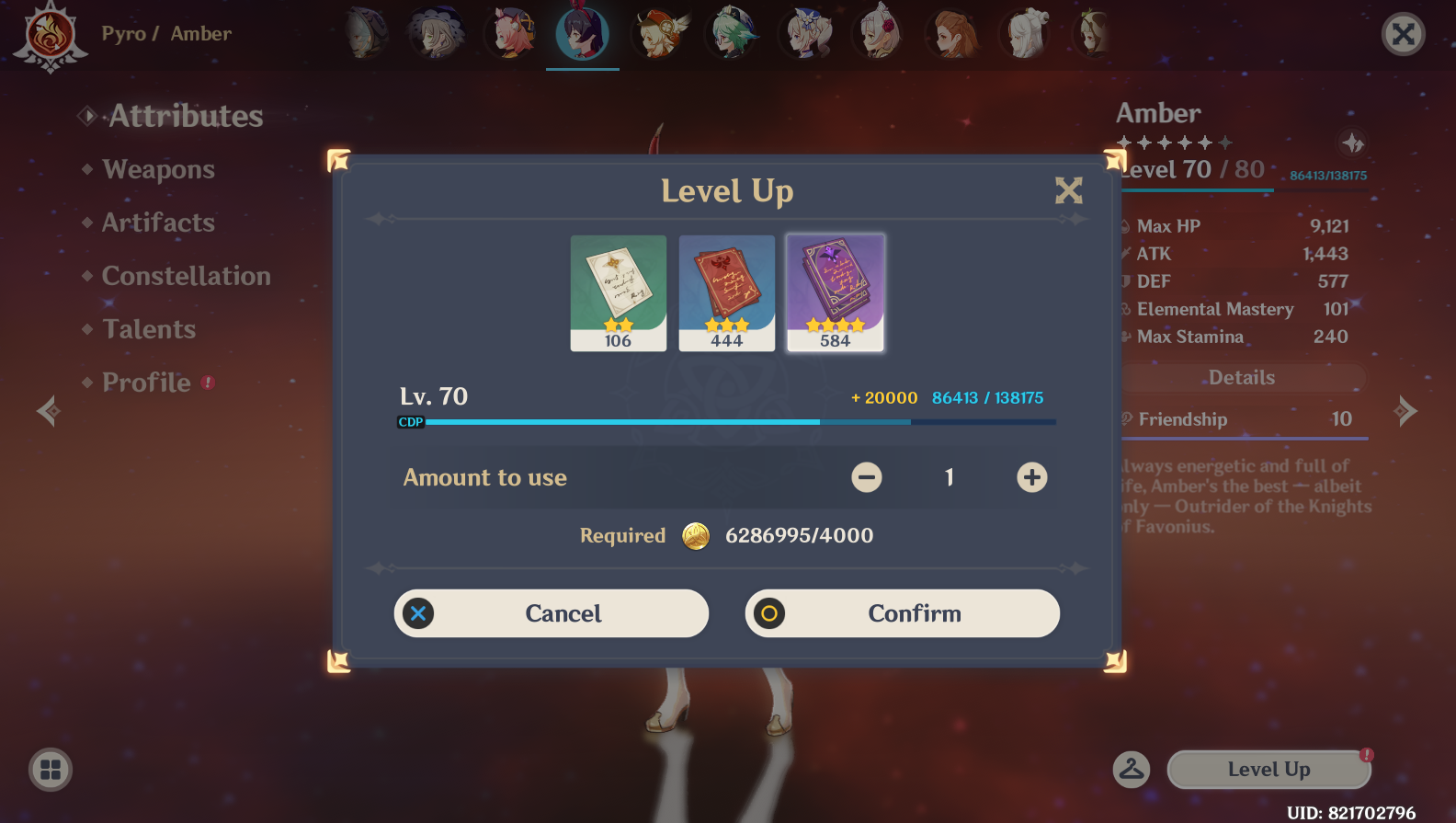Decrease the amount to use with minus
This screenshot has width=1456, height=823.
click(865, 477)
